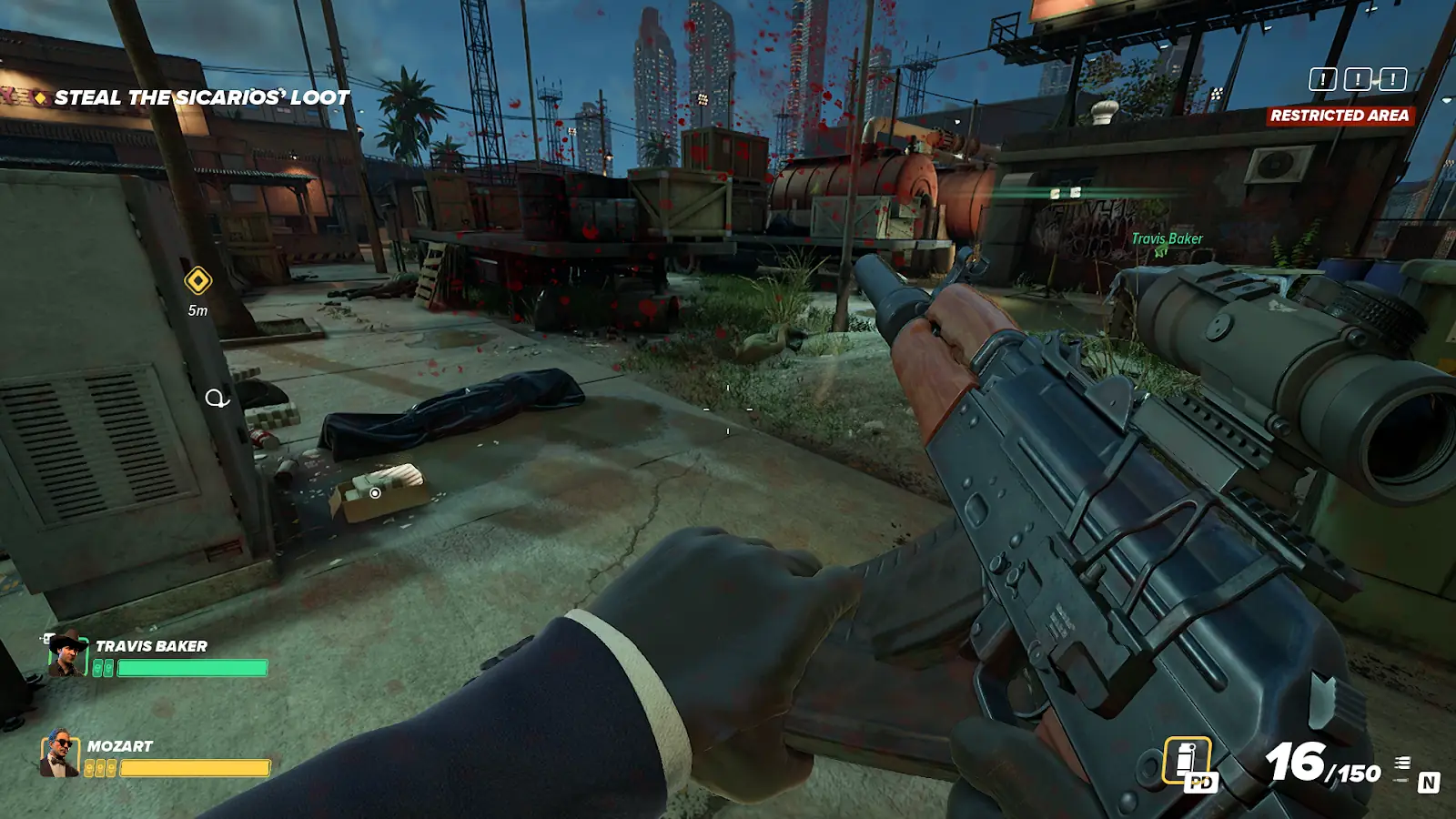This screenshot has height=819, width=1456.
Task: Toggle the fire mode indicator beside ammo
Action: [x=1403, y=770]
